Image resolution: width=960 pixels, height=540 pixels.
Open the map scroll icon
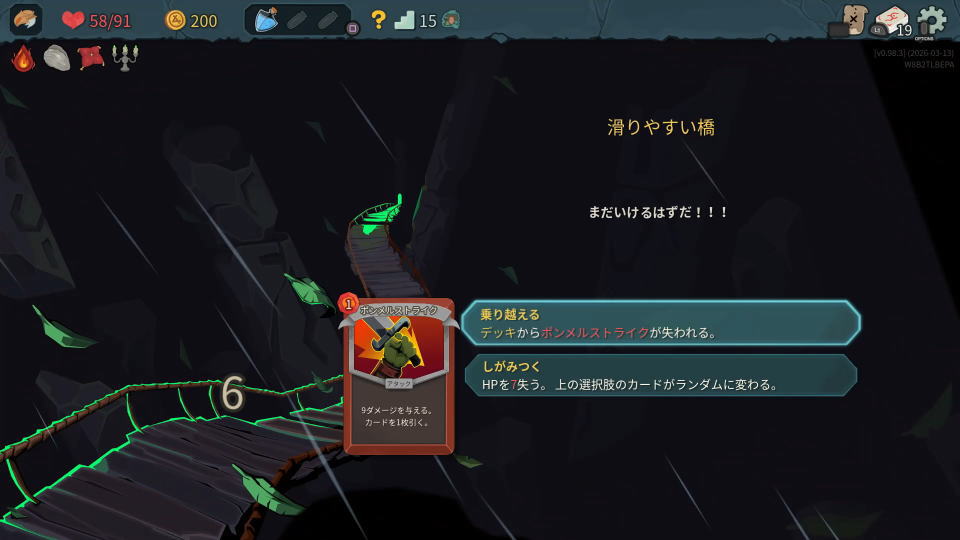(x=853, y=19)
